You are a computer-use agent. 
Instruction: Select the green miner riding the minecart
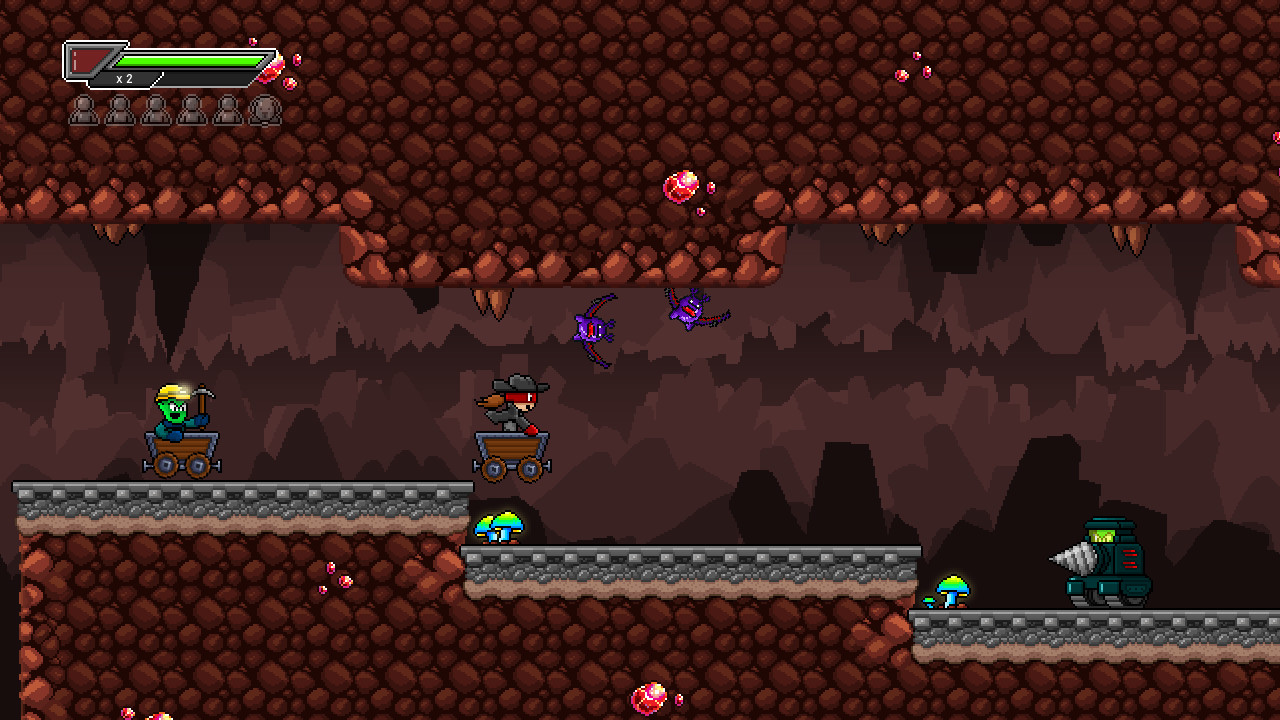pos(175,420)
